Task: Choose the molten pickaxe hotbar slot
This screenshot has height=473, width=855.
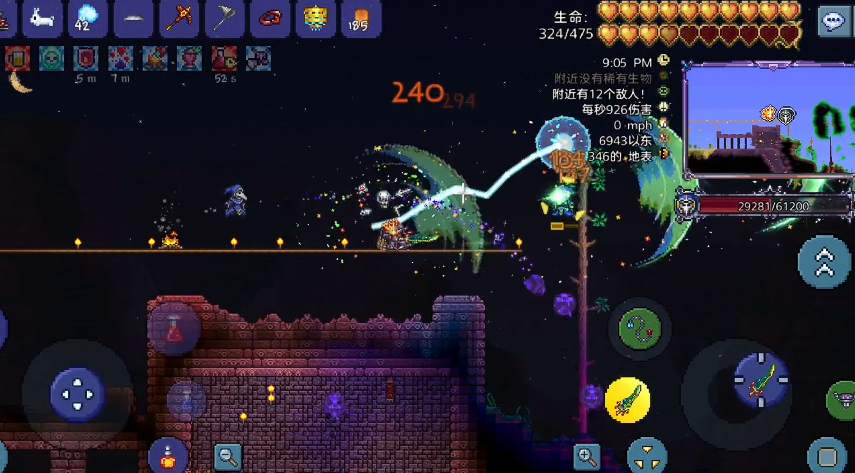Action: pyautogui.click(x=179, y=18)
